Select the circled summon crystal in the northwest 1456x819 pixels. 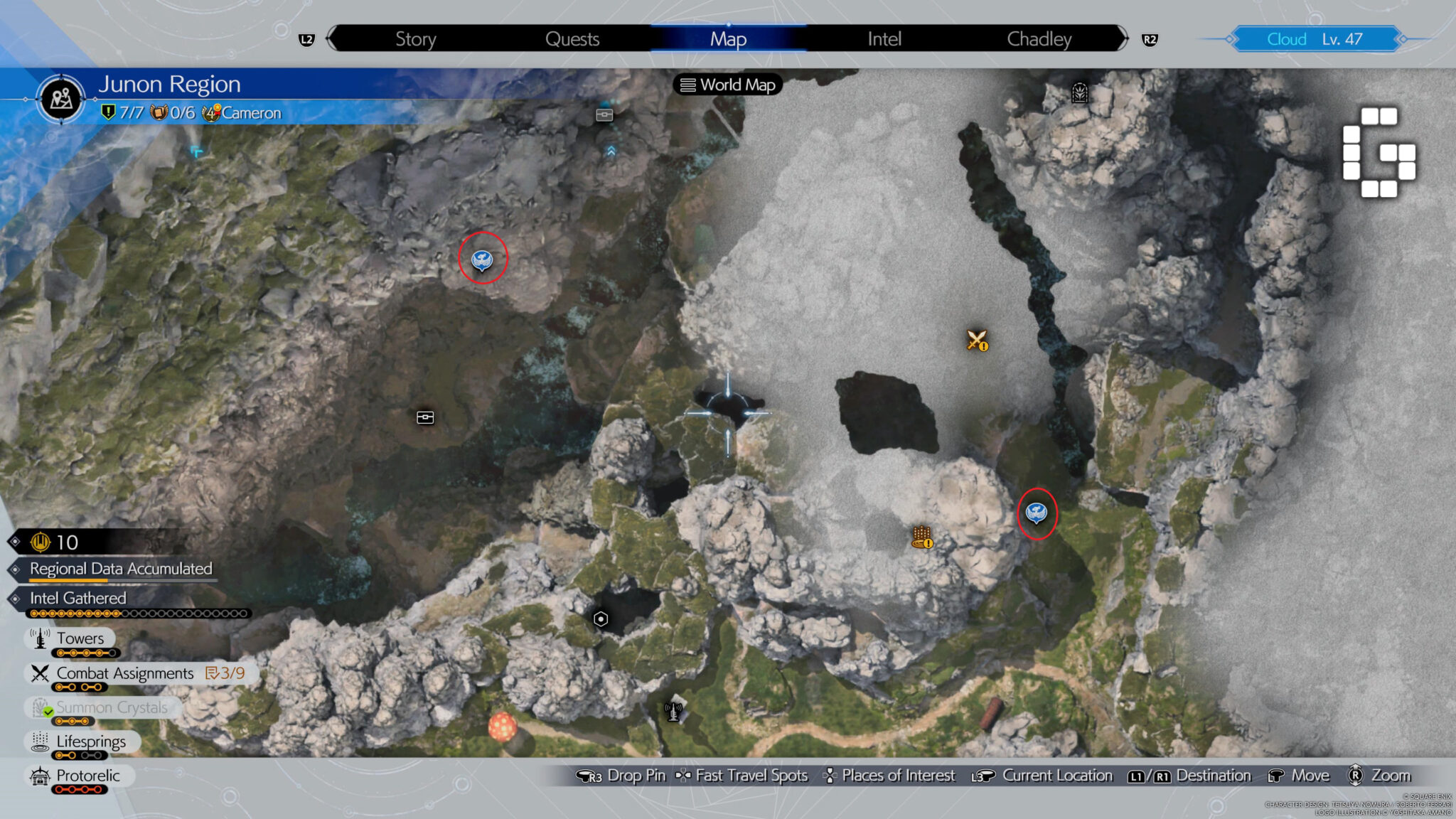[x=482, y=259]
